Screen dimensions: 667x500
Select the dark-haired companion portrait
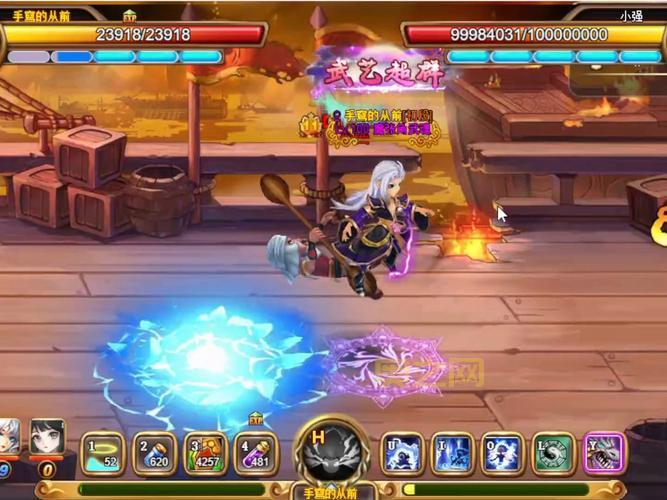click(46, 440)
